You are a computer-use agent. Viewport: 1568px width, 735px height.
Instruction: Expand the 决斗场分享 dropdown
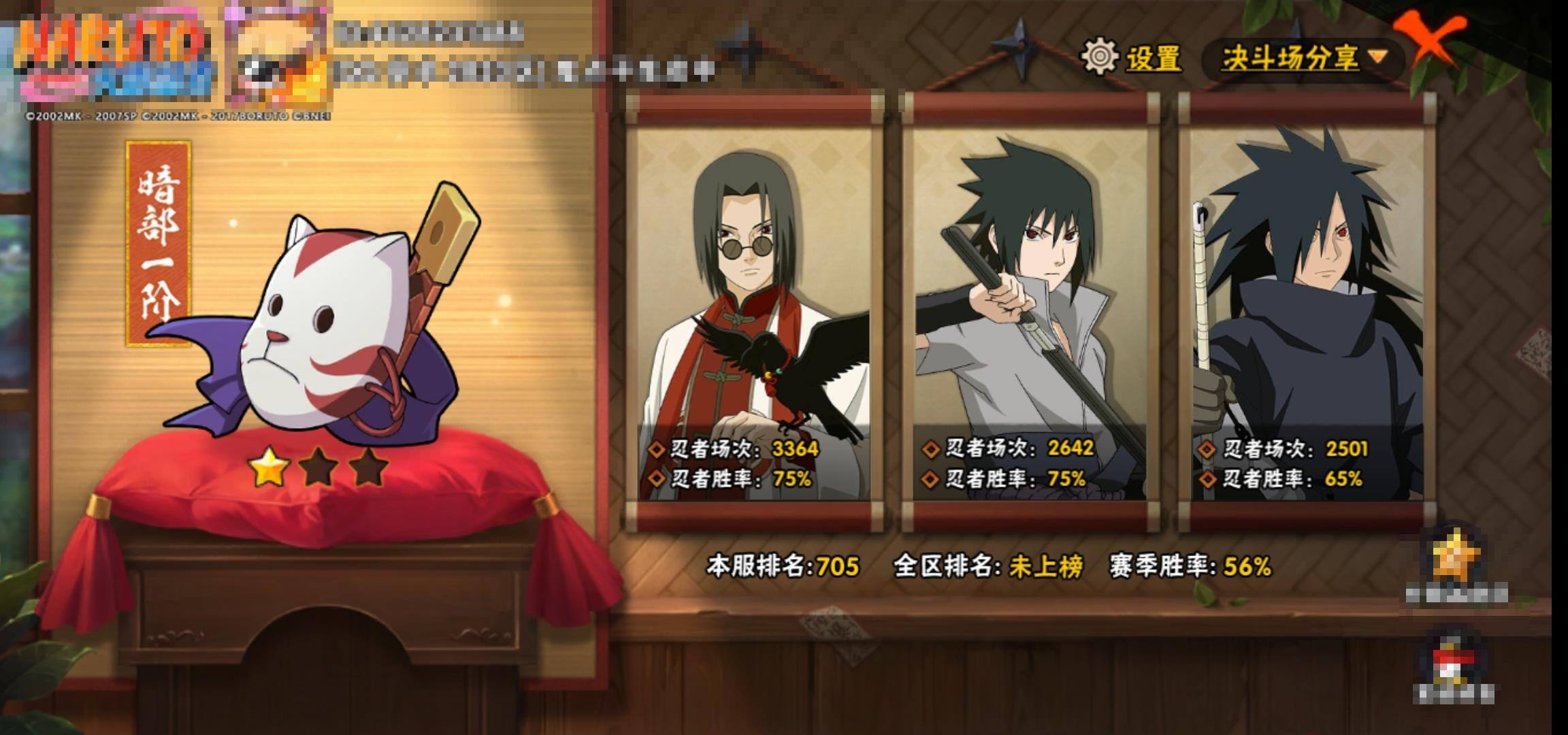click(1303, 59)
